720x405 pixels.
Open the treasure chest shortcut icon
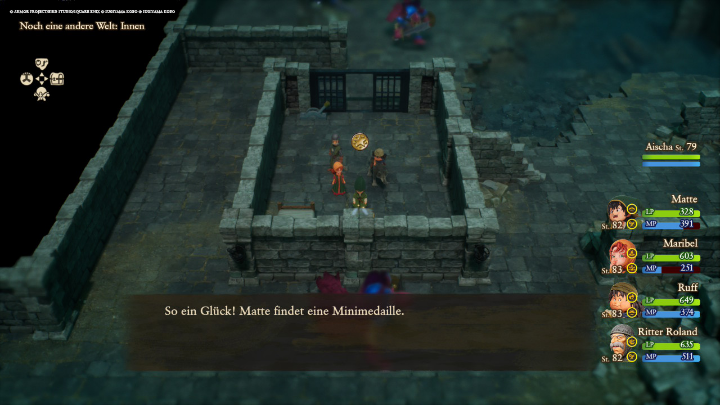click(x=57, y=78)
